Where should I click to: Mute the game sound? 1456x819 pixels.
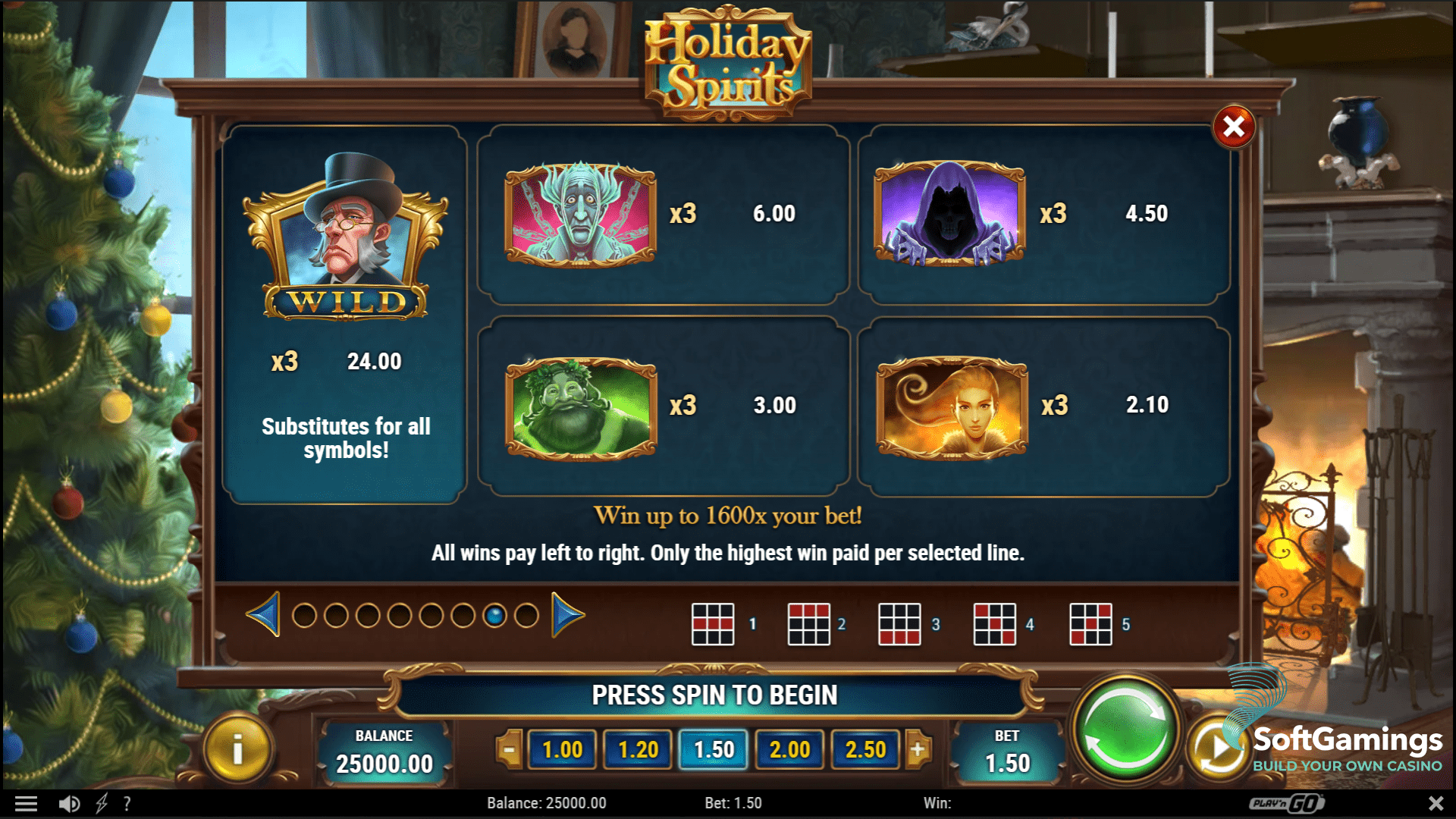[68, 802]
